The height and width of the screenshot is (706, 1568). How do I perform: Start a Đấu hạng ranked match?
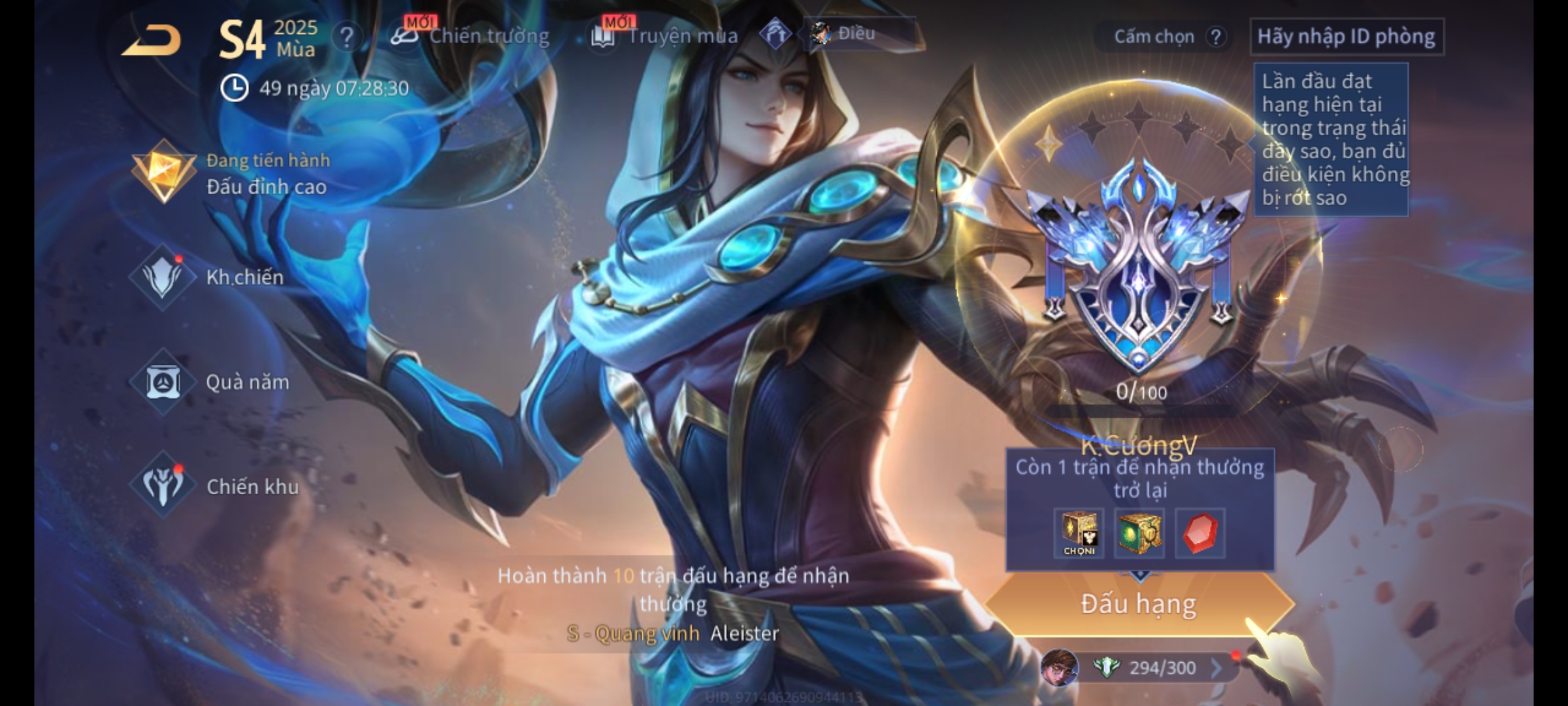1138,604
